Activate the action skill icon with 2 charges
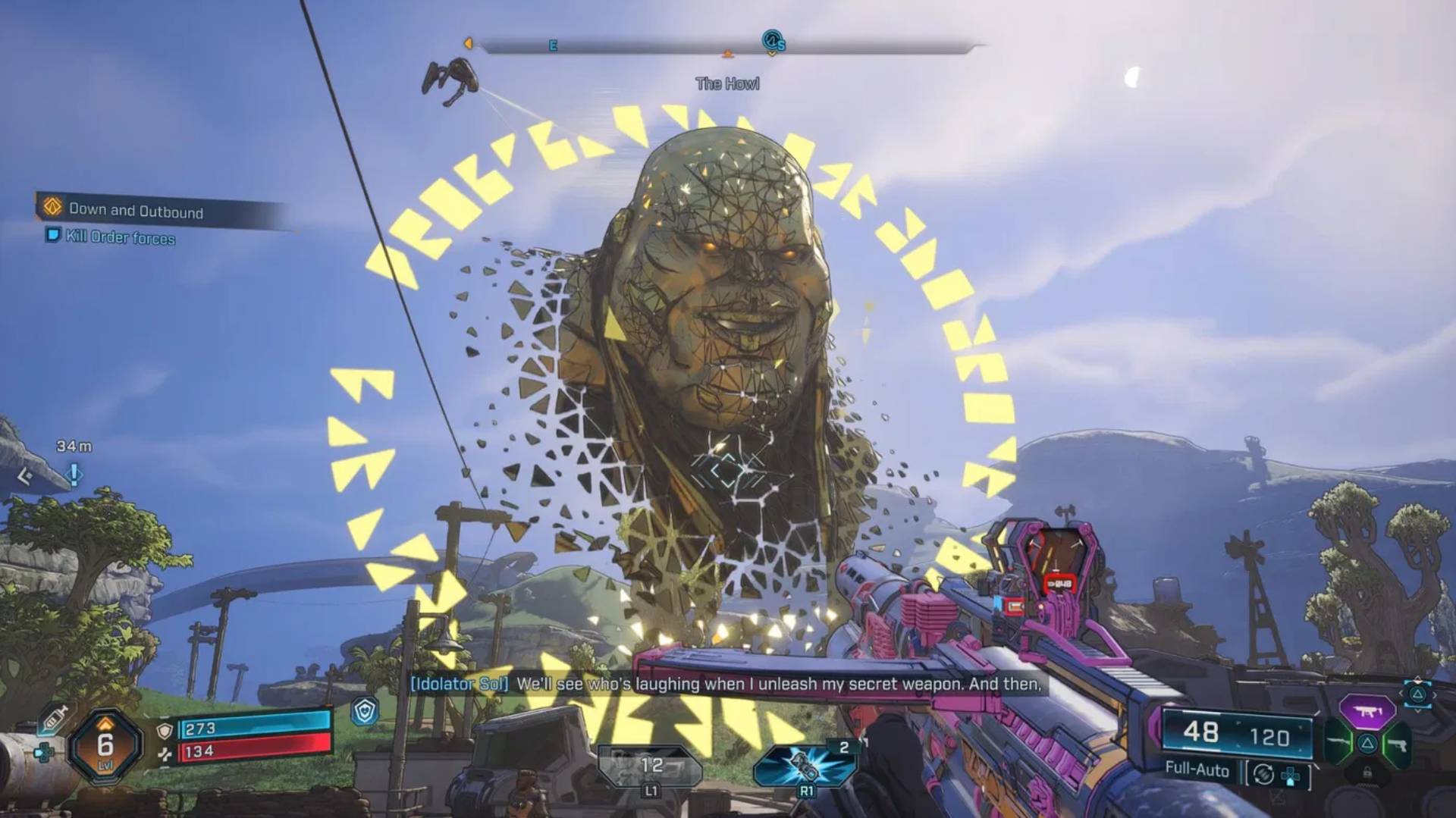1456x818 pixels. [805, 766]
